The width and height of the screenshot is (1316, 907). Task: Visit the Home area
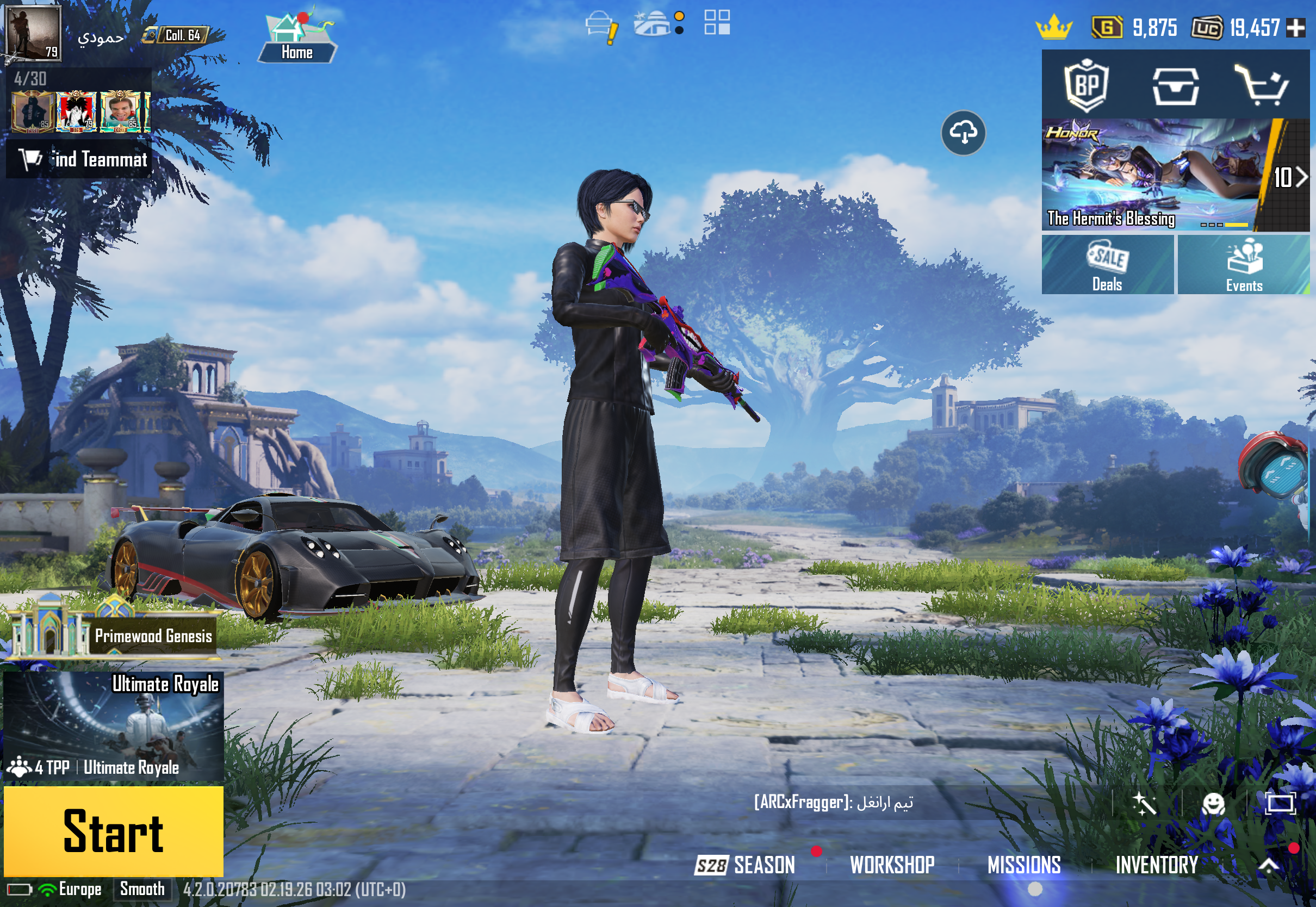click(297, 38)
